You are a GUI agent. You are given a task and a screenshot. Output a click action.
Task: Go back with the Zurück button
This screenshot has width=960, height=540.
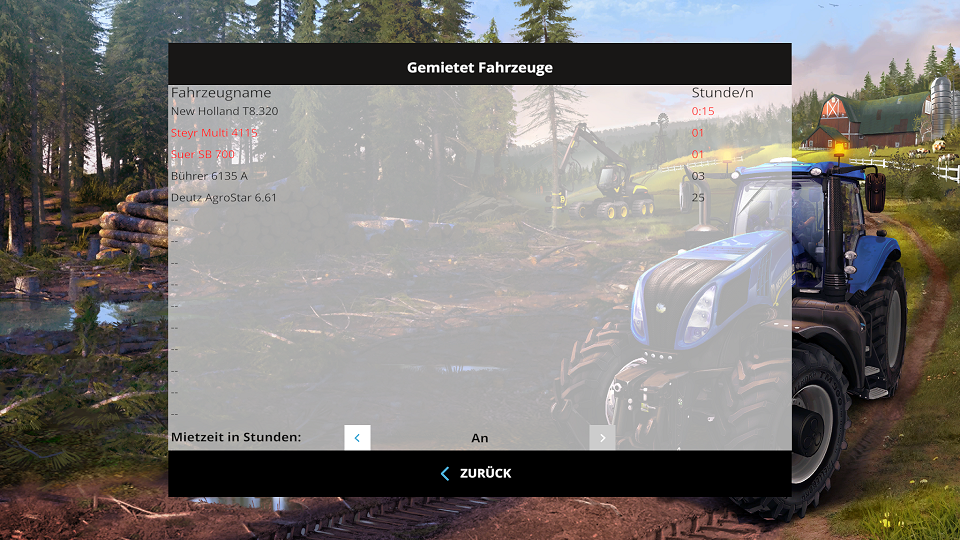tap(477, 473)
